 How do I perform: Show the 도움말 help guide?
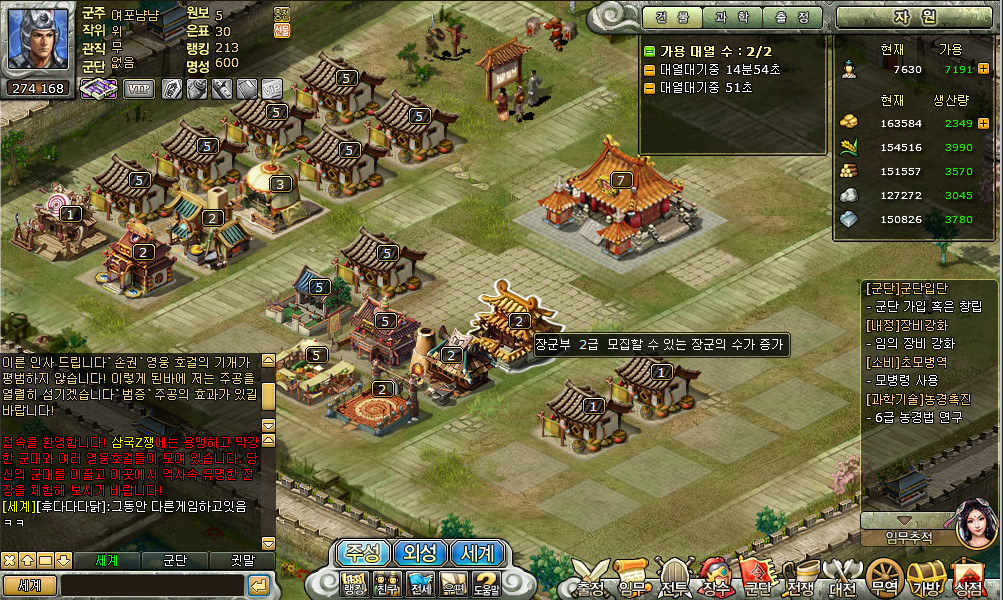486,583
